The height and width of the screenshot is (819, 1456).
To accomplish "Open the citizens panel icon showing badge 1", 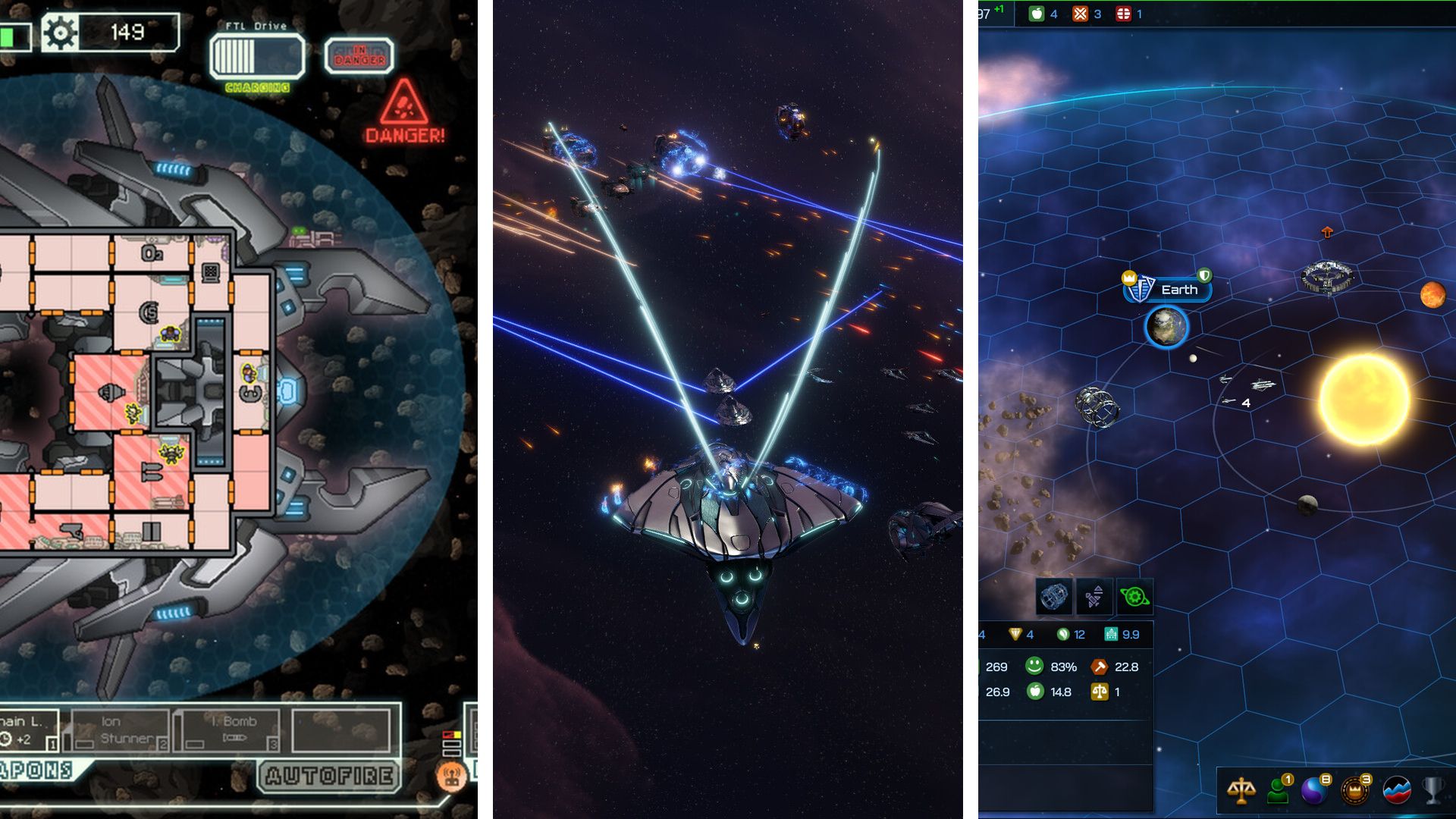I will tap(1278, 792).
